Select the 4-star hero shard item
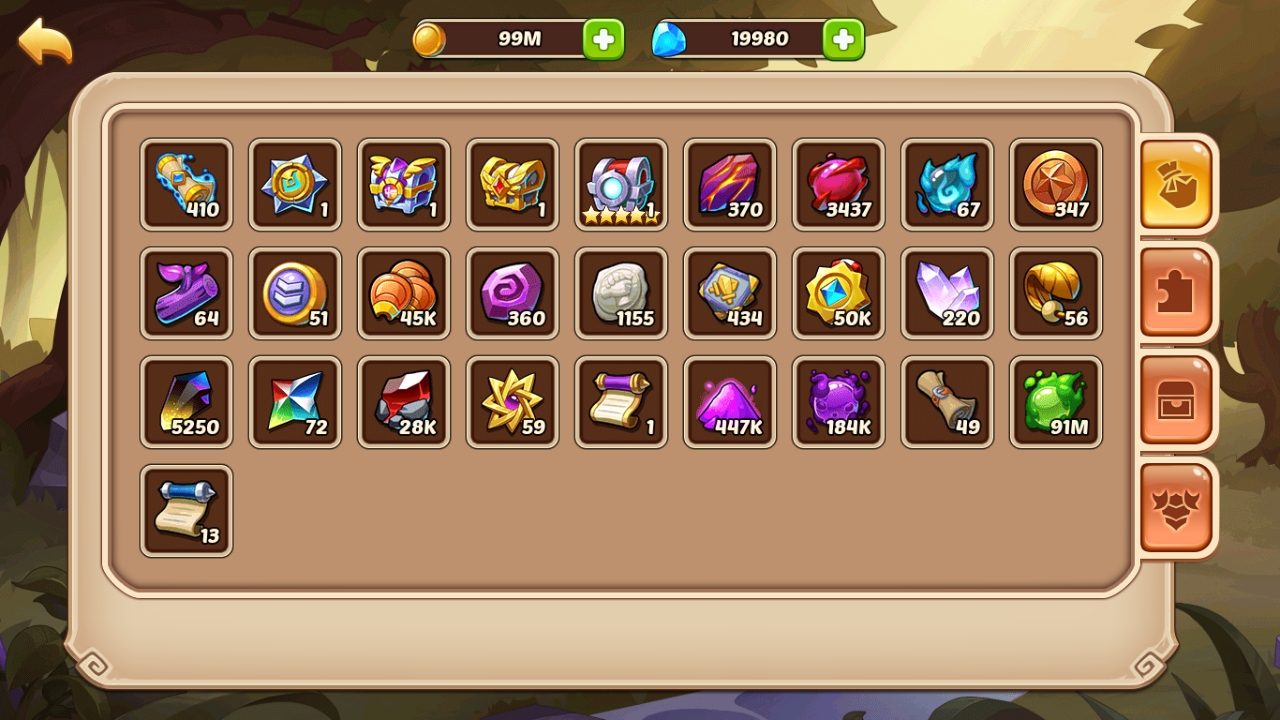 621,185
